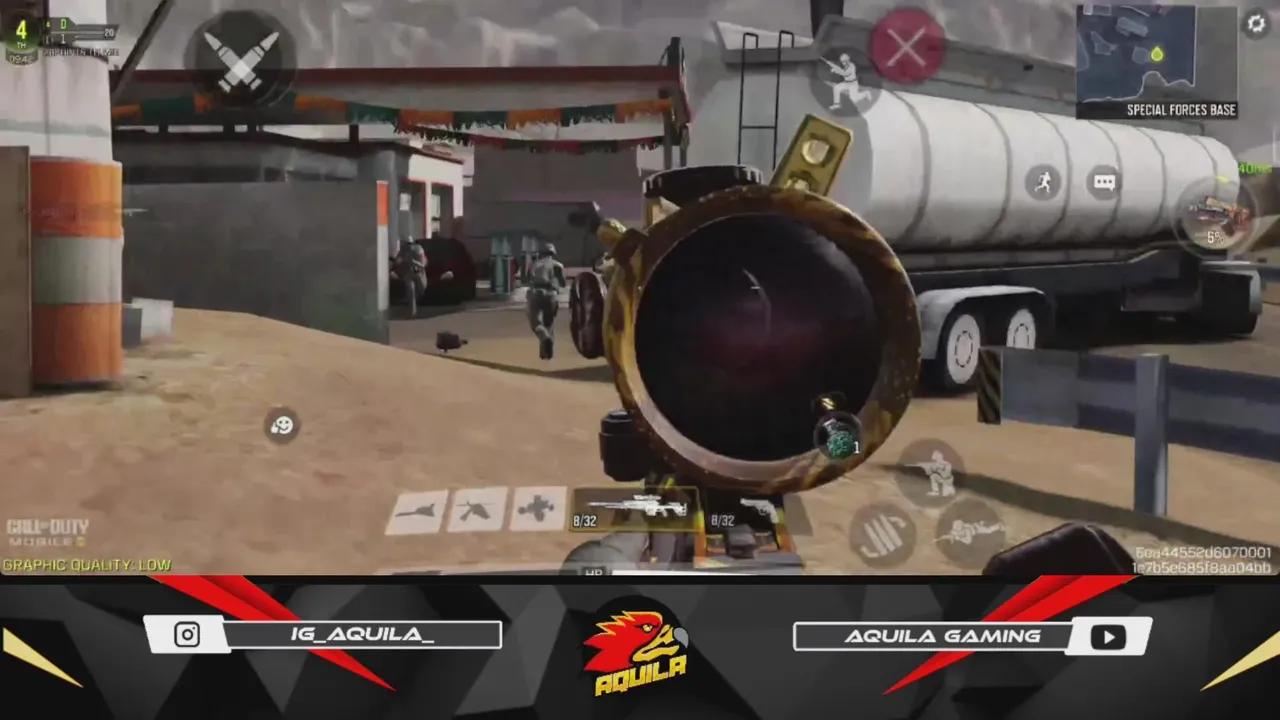The height and width of the screenshot is (720, 1280).
Task: Click the Instagram logo on the overlay
Action: coord(185,634)
